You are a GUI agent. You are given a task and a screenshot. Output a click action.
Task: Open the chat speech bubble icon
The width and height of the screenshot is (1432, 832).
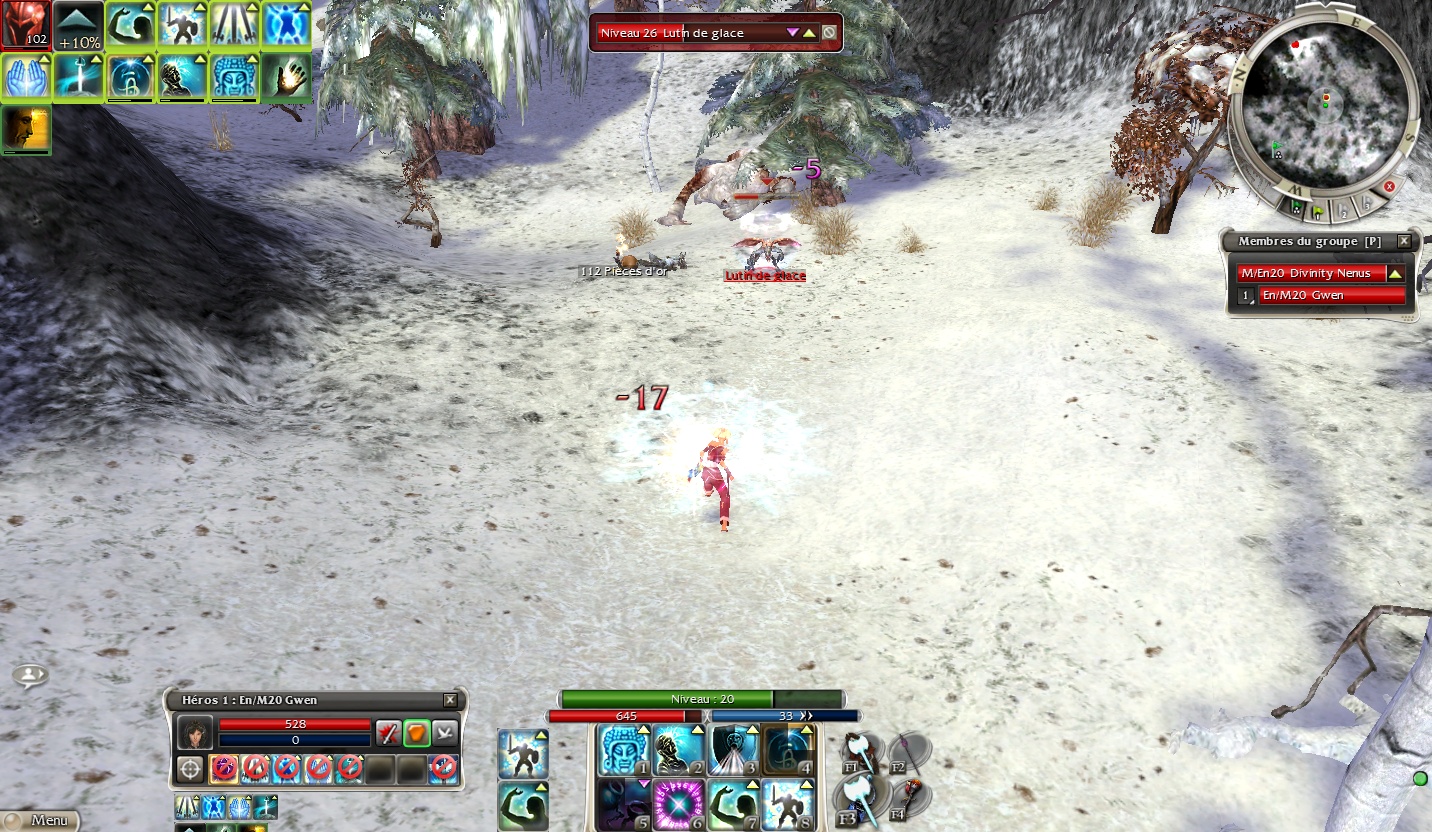[x=30, y=676]
